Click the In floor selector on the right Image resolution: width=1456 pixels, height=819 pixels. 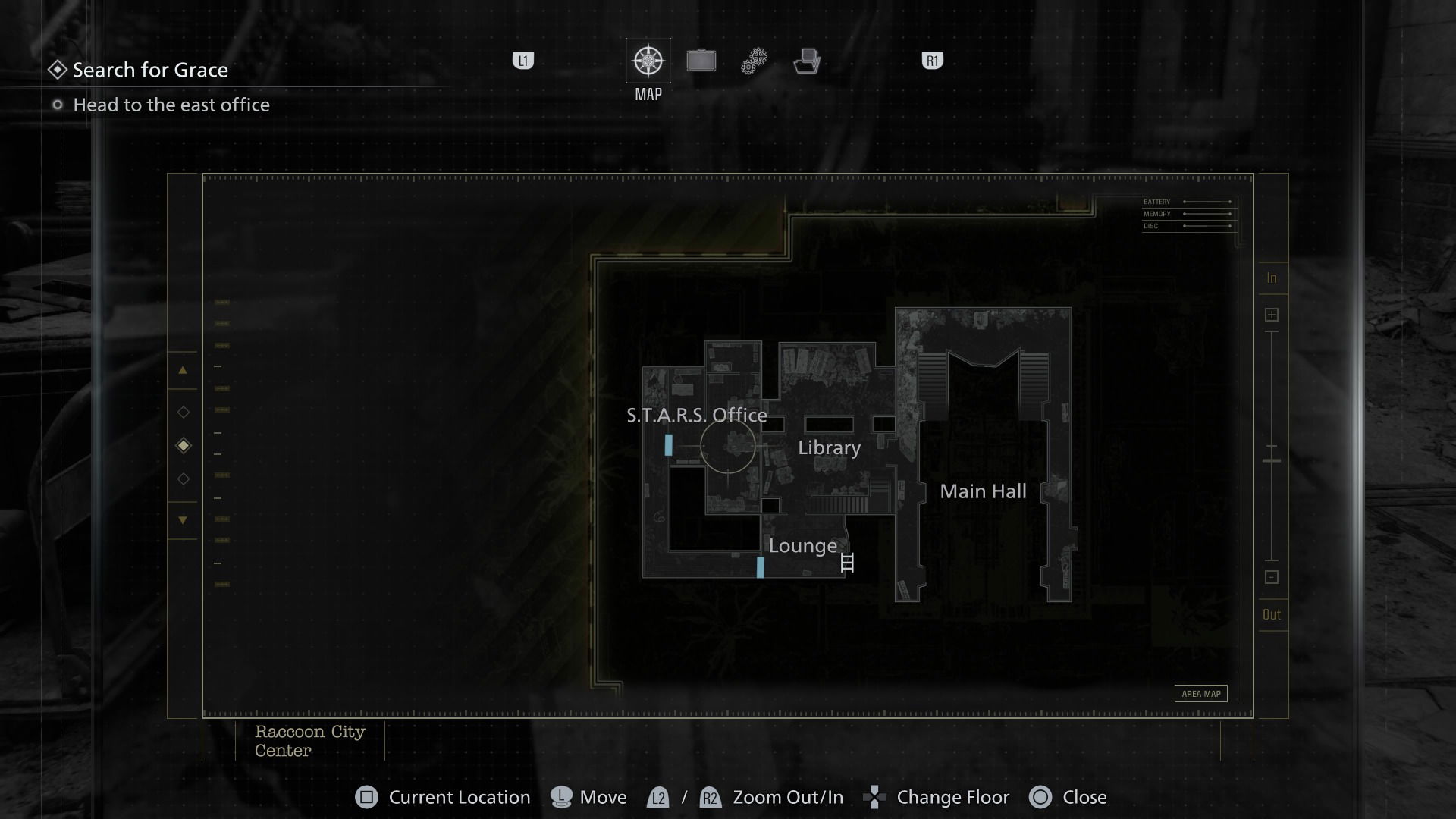click(x=1272, y=278)
